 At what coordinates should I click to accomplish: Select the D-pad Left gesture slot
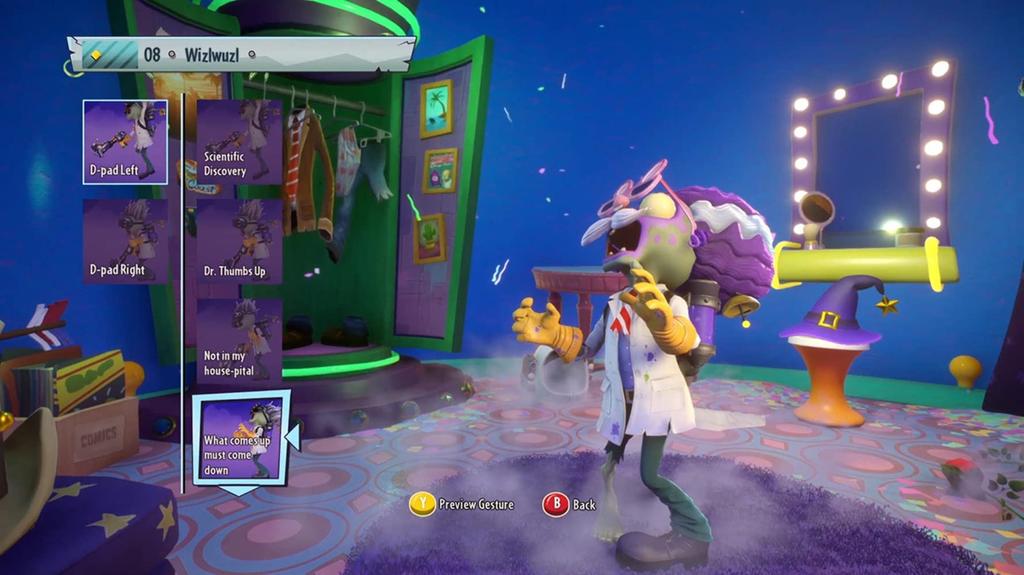click(125, 142)
